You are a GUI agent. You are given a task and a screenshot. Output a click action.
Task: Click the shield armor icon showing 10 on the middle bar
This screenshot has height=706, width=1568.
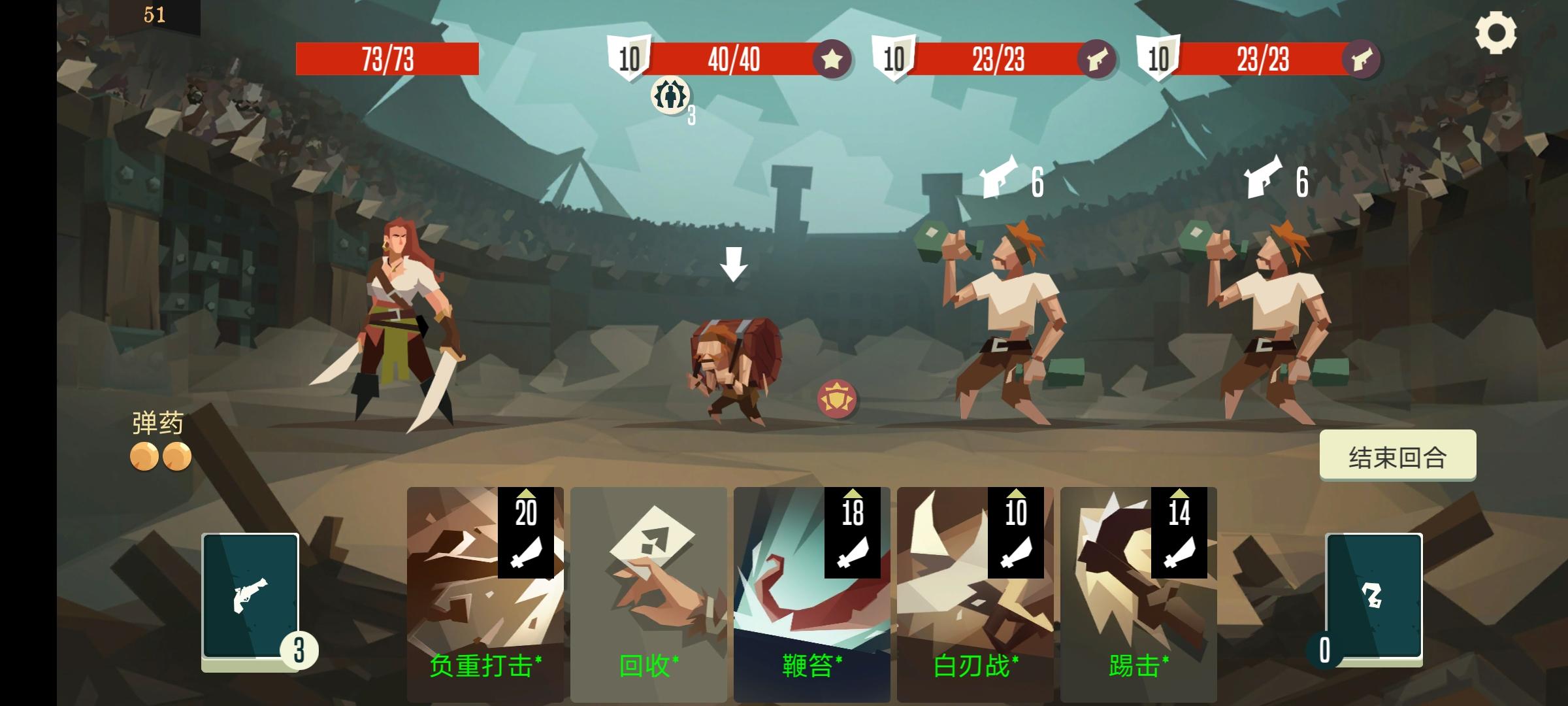(x=627, y=59)
